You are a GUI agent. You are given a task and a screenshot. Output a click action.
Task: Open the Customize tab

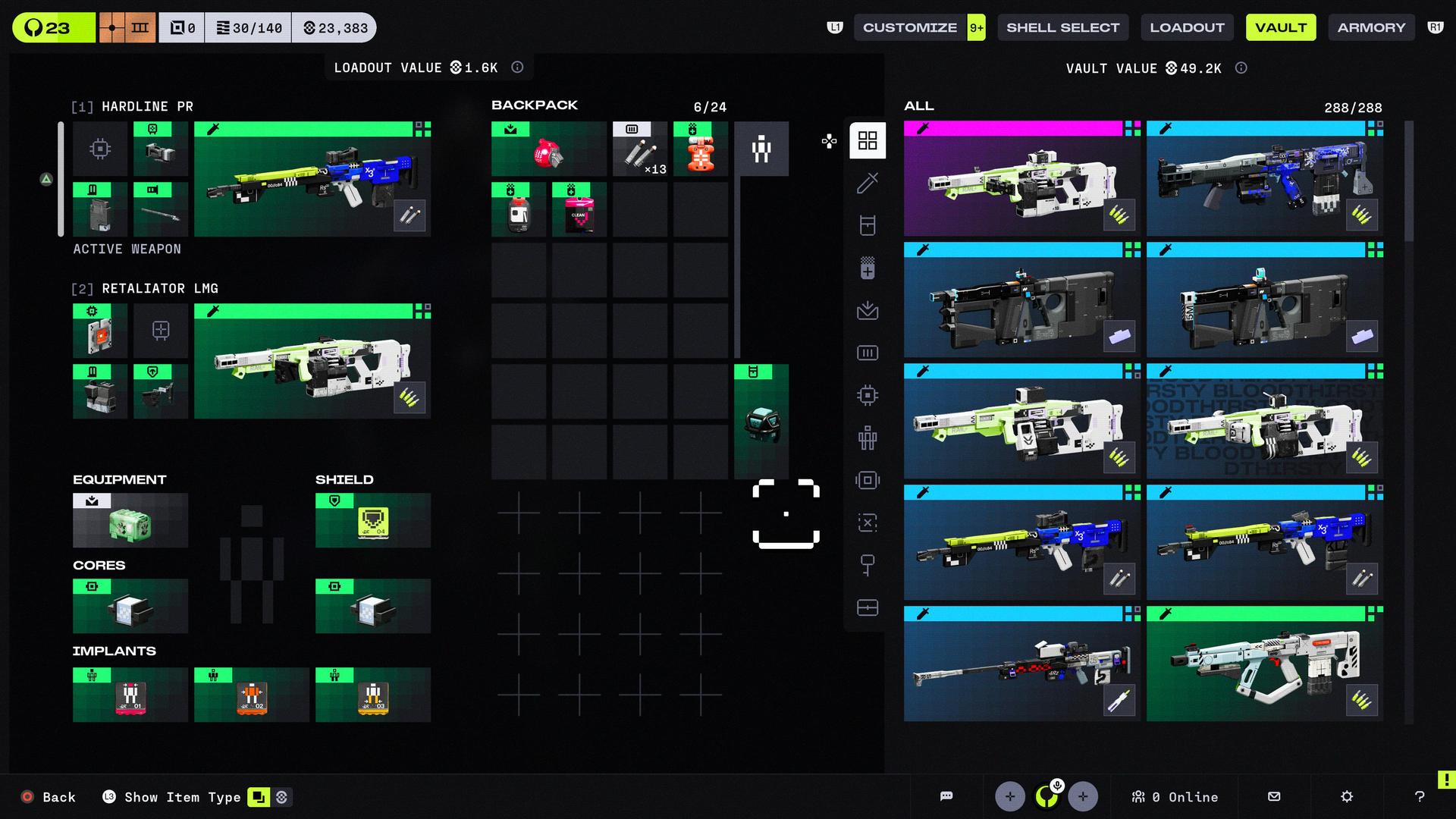point(910,27)
